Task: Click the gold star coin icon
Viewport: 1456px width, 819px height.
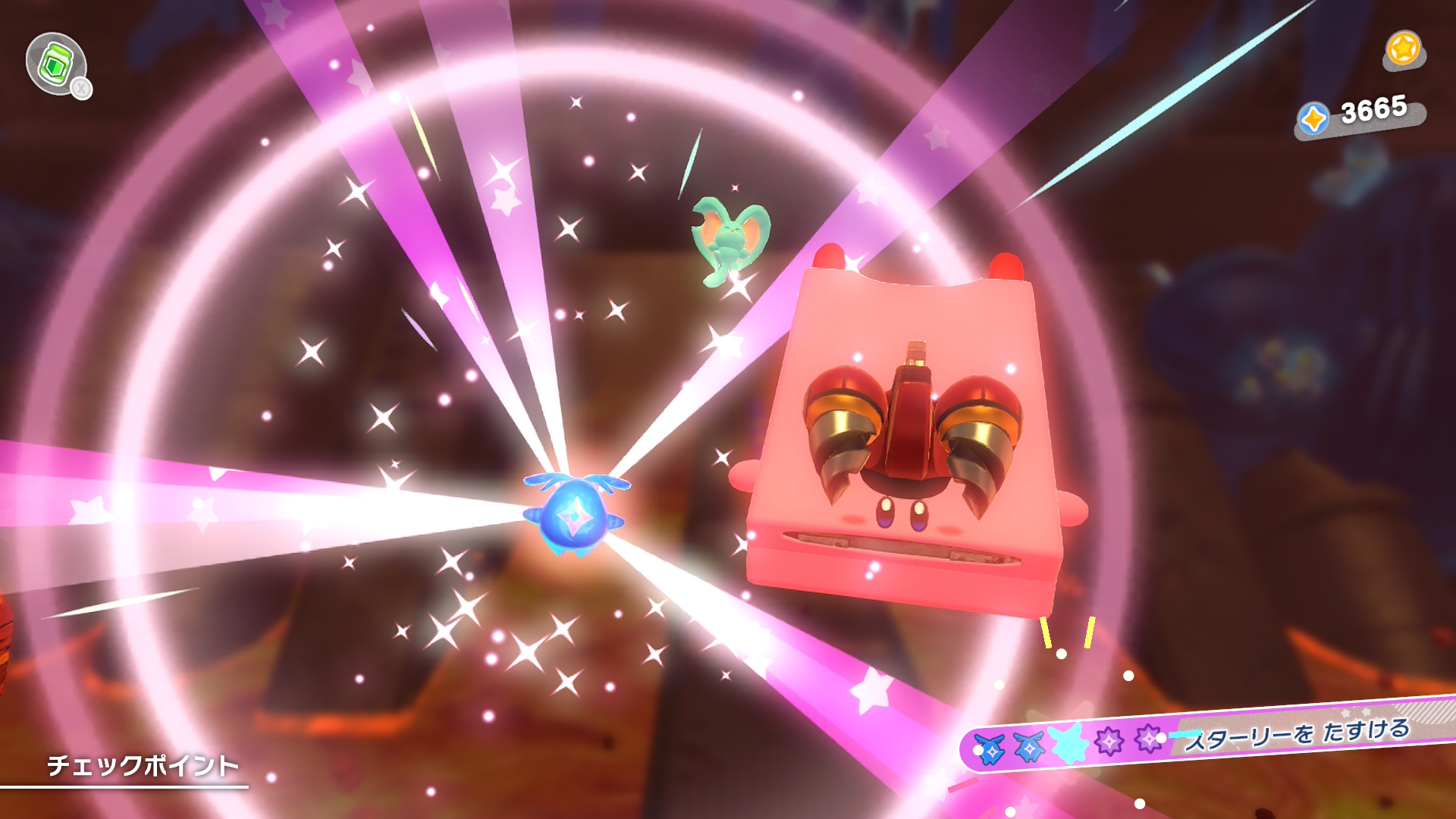Action: pyautogui.click(x=1403, y=49)
